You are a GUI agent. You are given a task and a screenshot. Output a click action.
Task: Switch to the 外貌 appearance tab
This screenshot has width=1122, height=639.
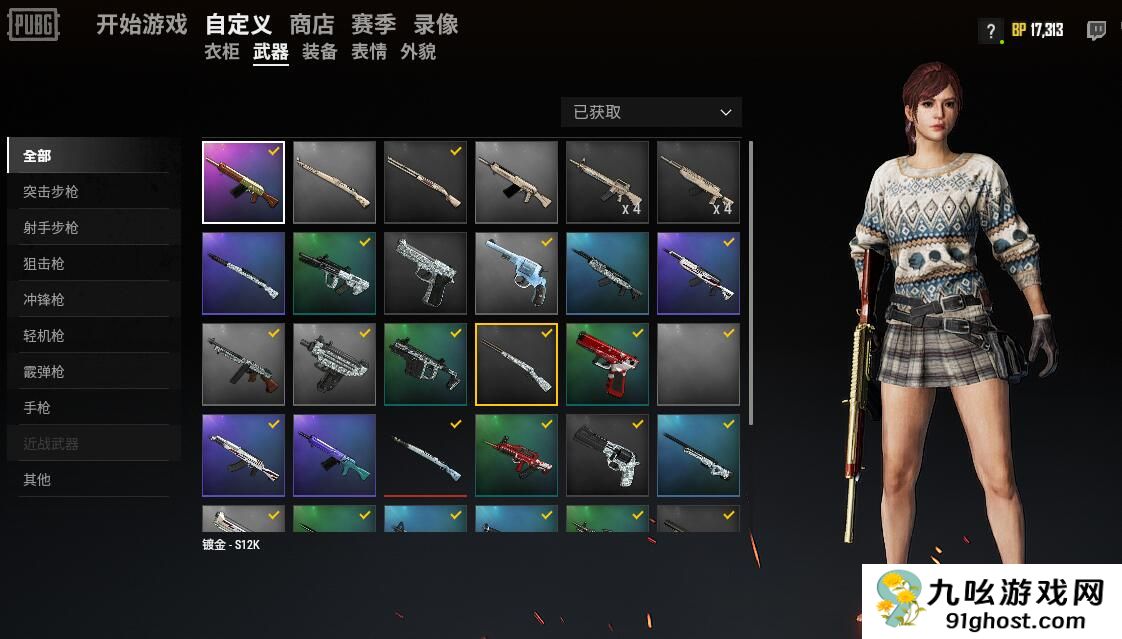(x=417, y=52)
